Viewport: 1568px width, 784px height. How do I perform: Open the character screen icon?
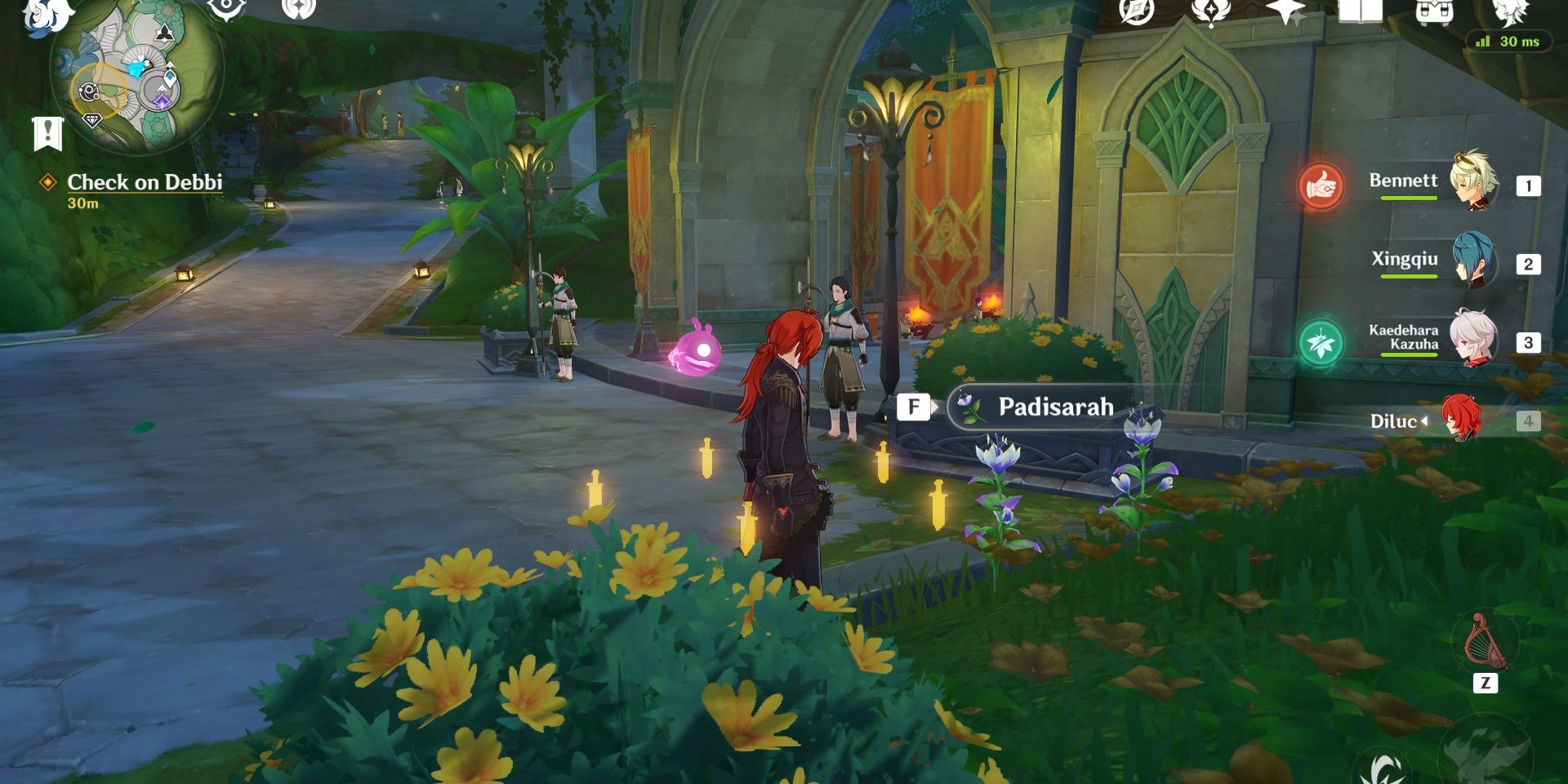(x=1510, y=11)
